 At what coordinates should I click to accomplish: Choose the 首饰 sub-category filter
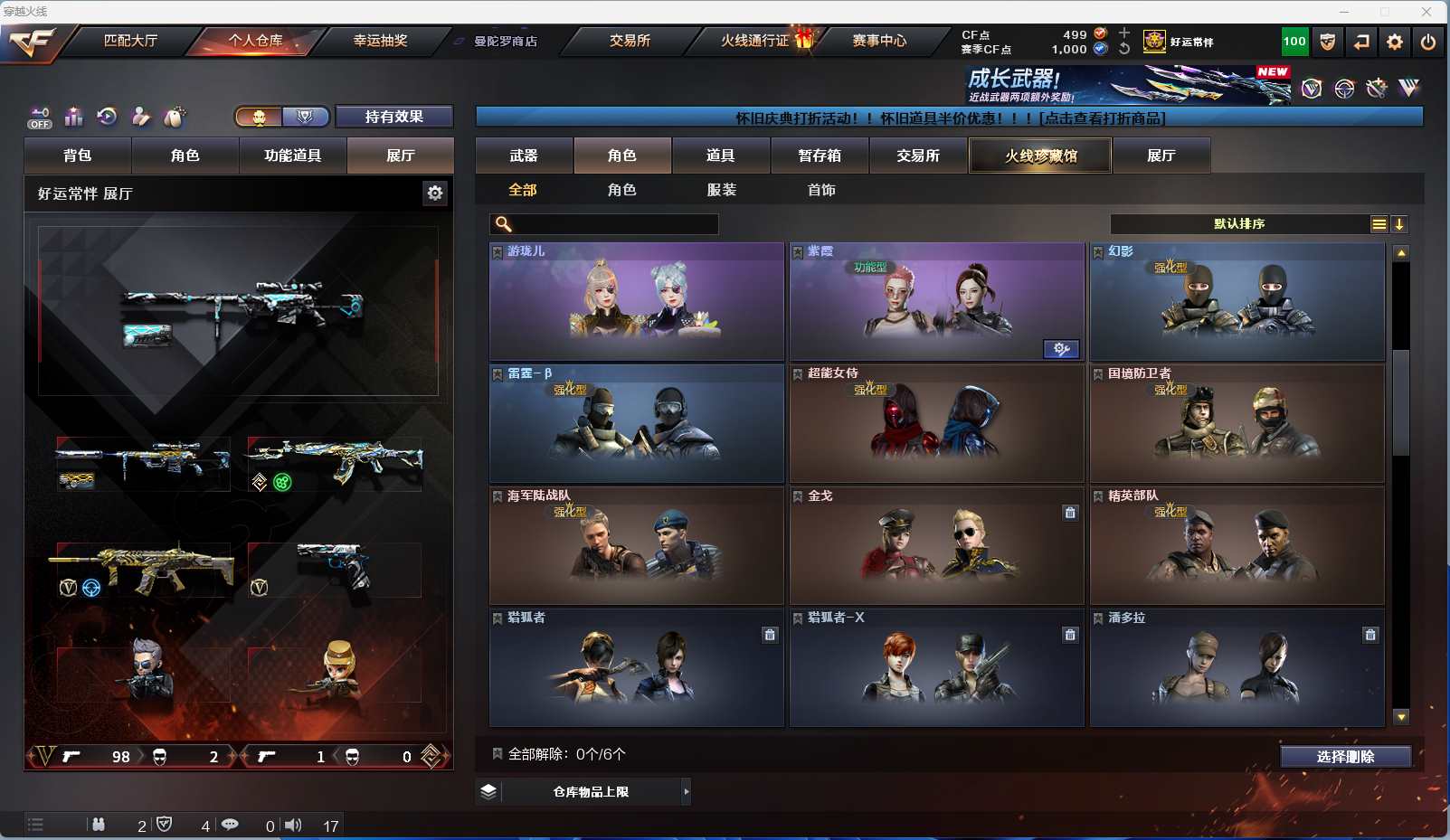(820, 190)
